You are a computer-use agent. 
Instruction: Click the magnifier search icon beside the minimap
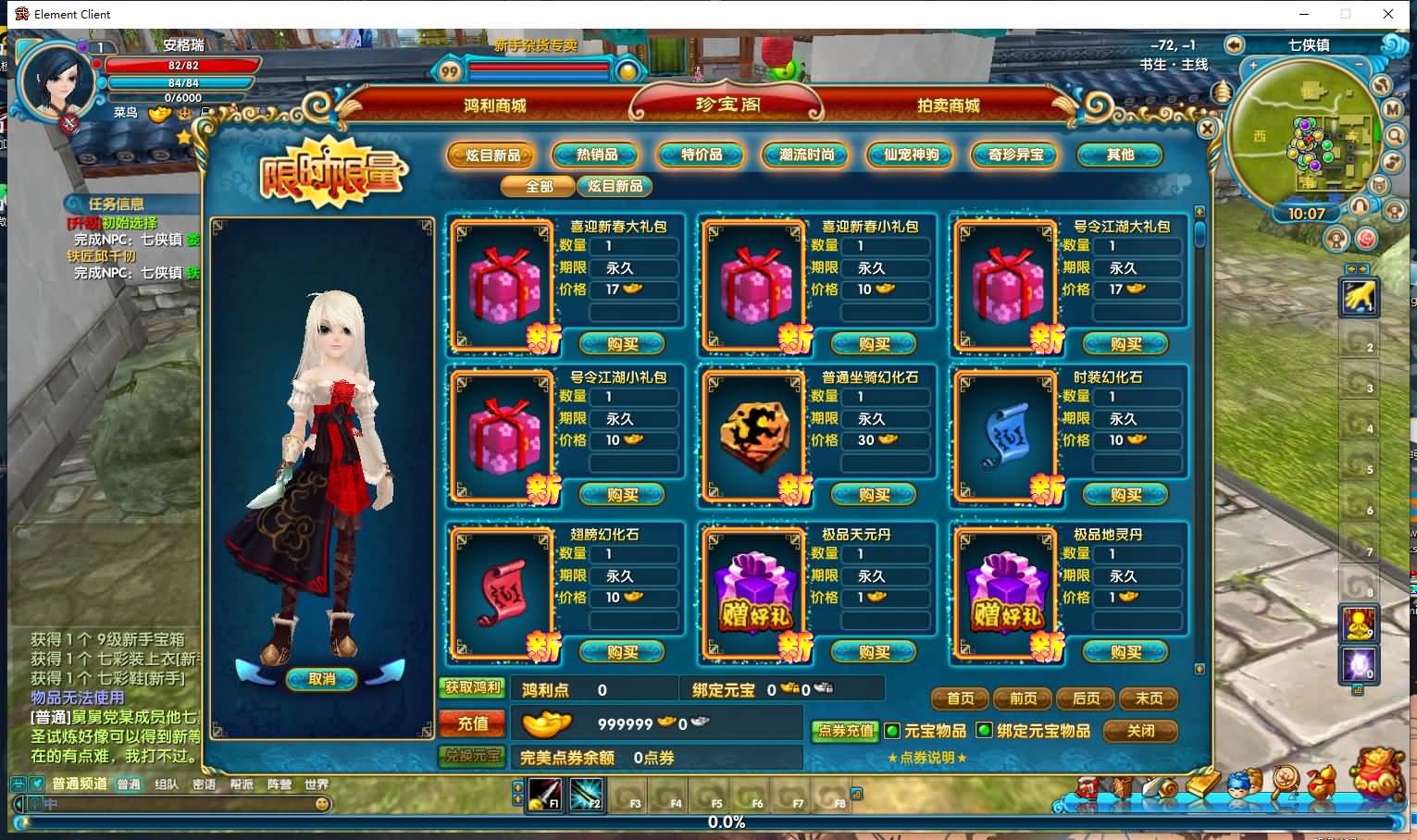(x=1393, y=136)
